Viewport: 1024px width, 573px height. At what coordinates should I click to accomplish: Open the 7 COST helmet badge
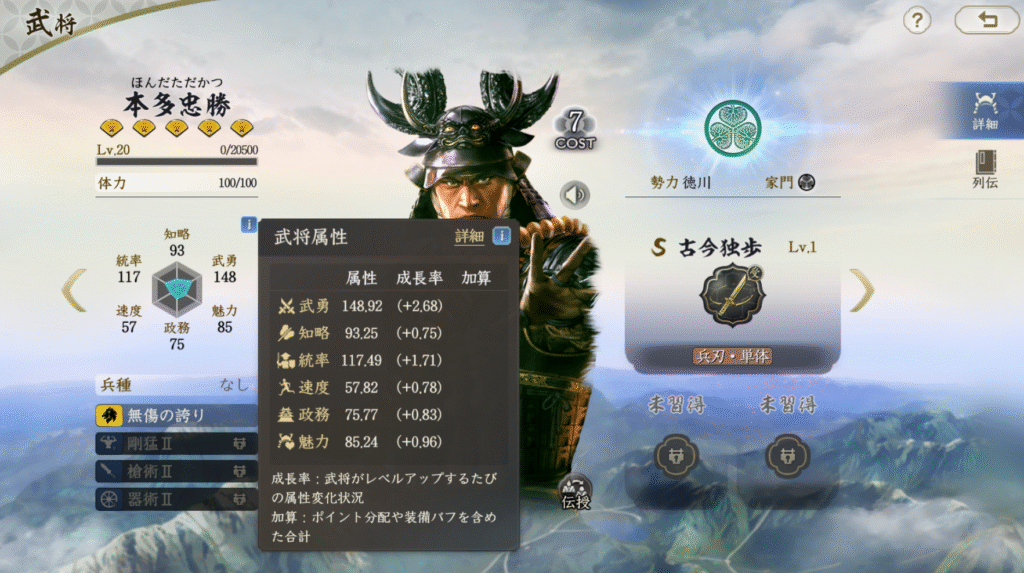(x=575, y=129)
